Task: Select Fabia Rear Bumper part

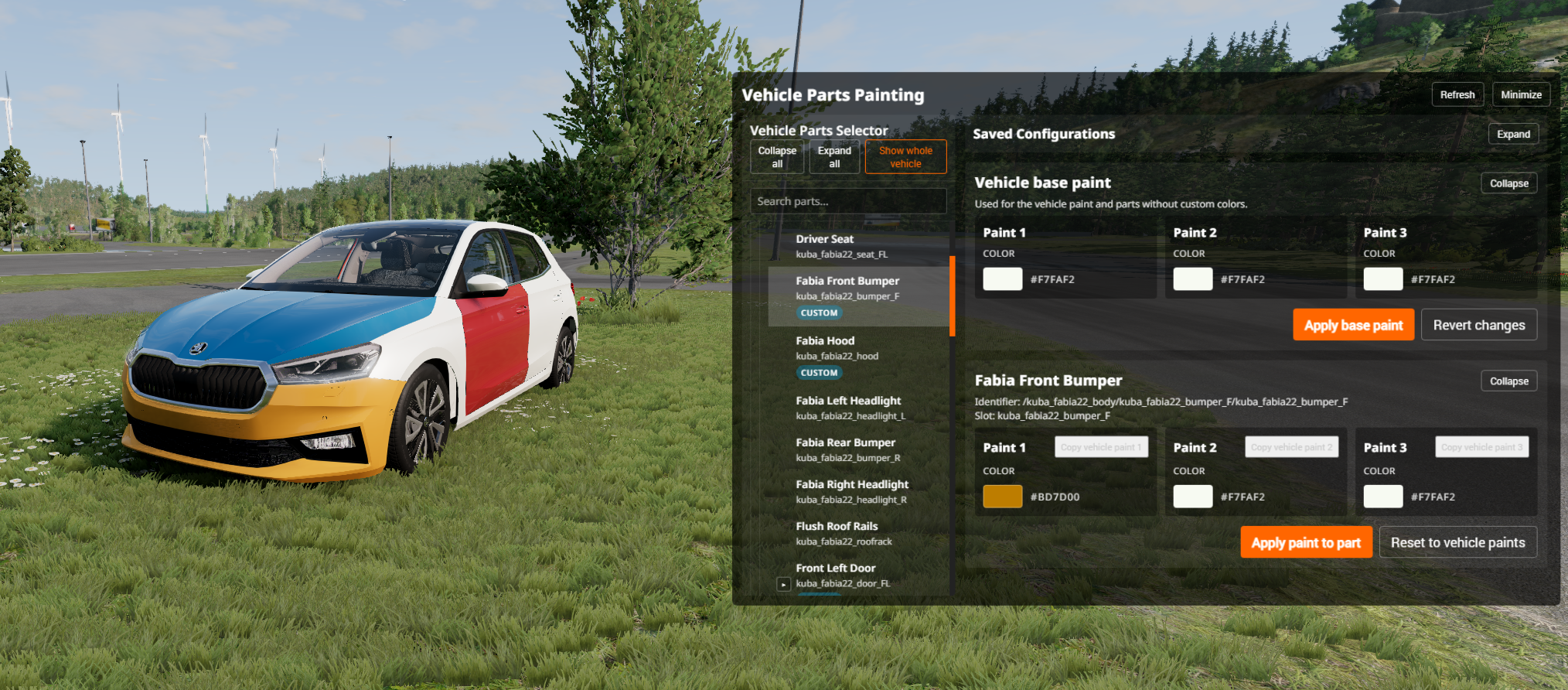Action: point(847,449)
